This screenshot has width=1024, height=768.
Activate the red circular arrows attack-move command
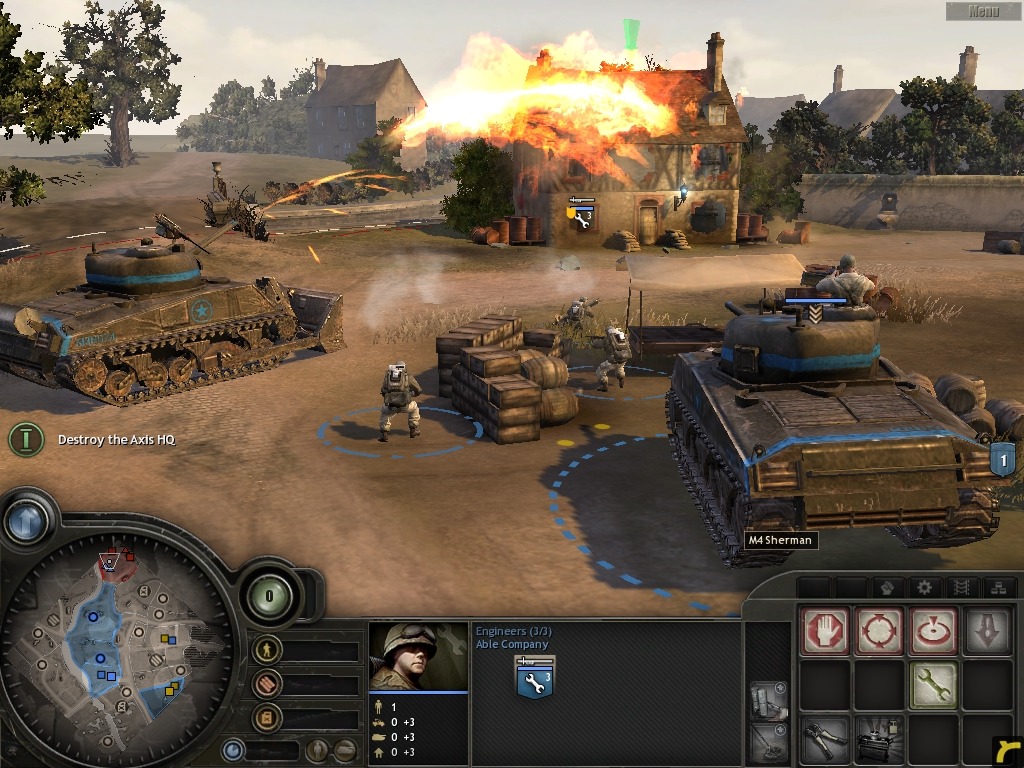[879, 631]
